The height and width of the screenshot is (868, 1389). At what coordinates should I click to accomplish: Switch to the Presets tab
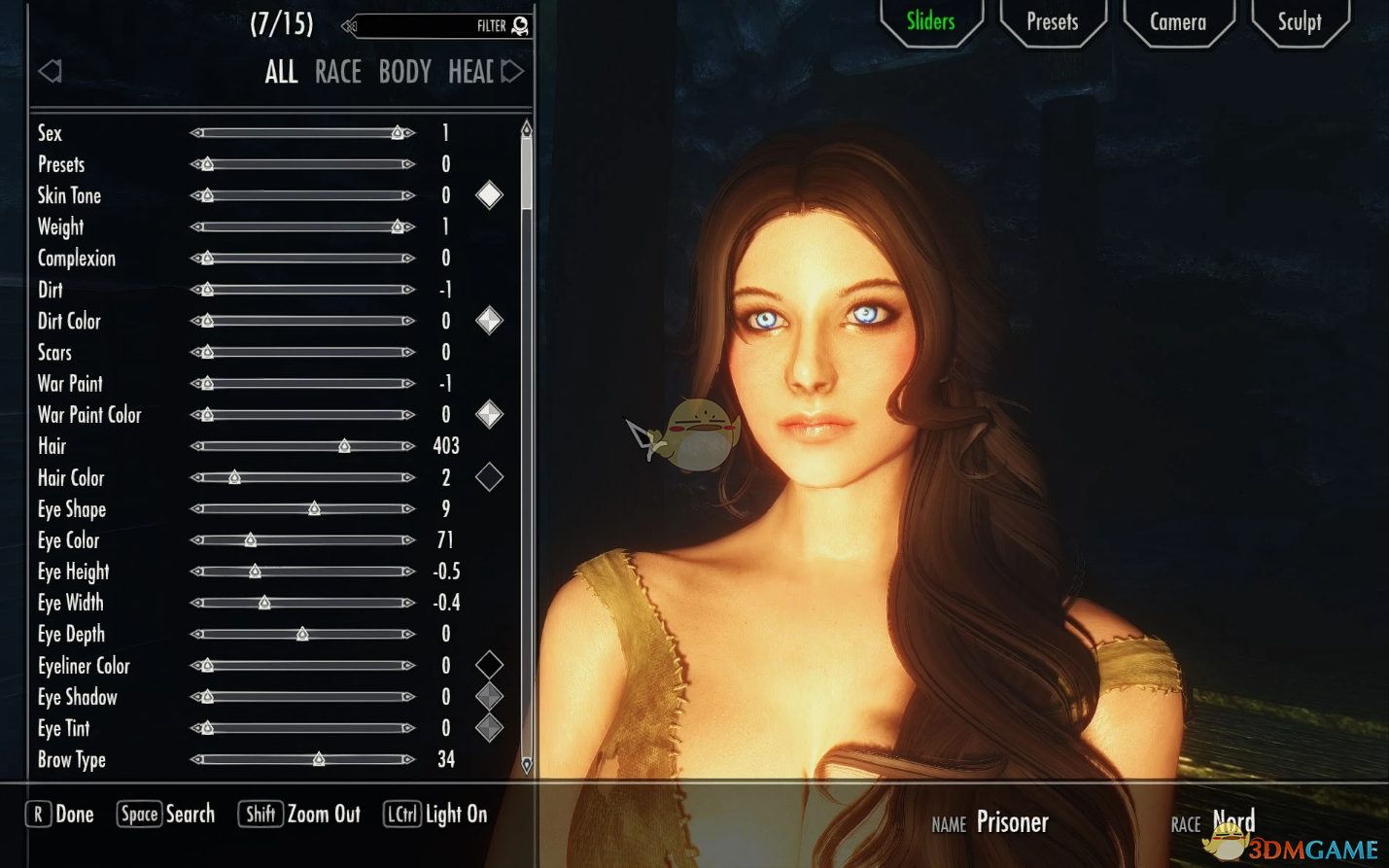pos(1052,21)
